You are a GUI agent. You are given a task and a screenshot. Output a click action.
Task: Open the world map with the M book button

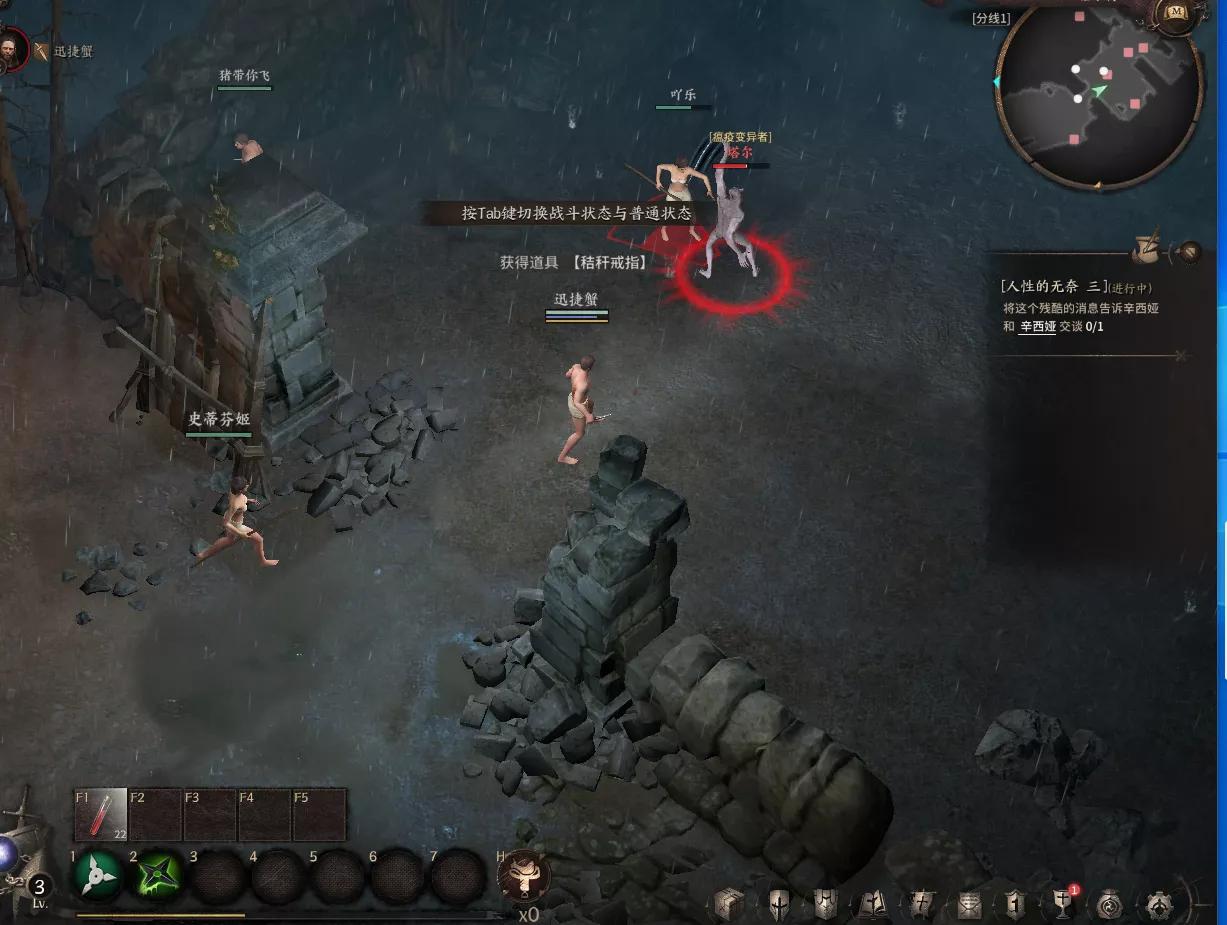[x=1177, y=13]
